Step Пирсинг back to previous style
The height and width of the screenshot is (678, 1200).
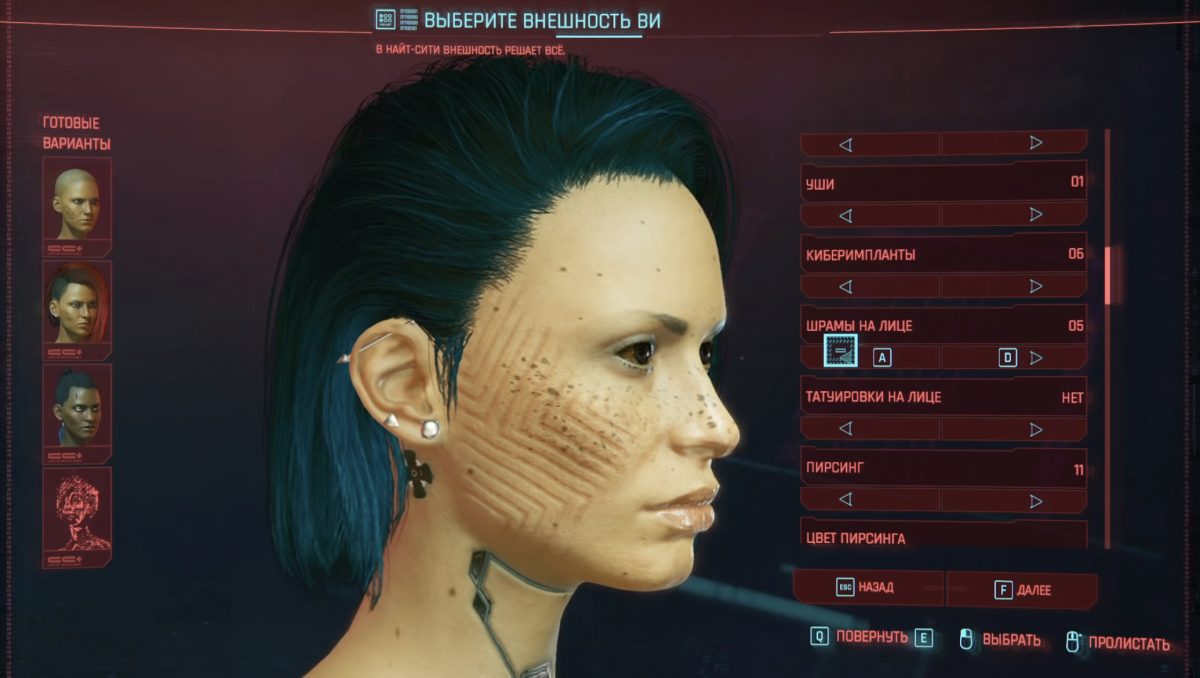click(845, 500)
